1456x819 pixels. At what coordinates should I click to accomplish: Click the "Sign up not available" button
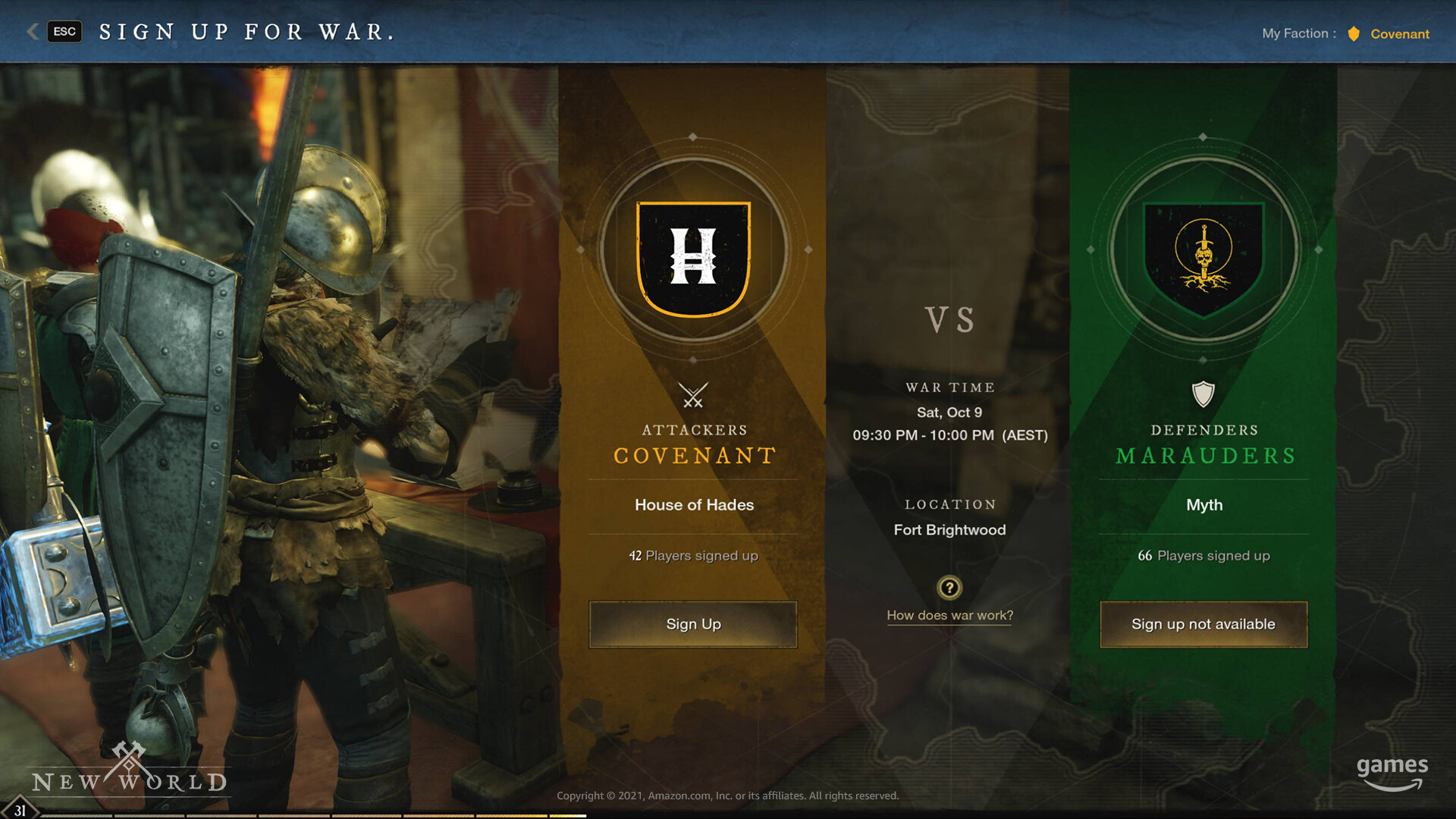[1203, 624]
